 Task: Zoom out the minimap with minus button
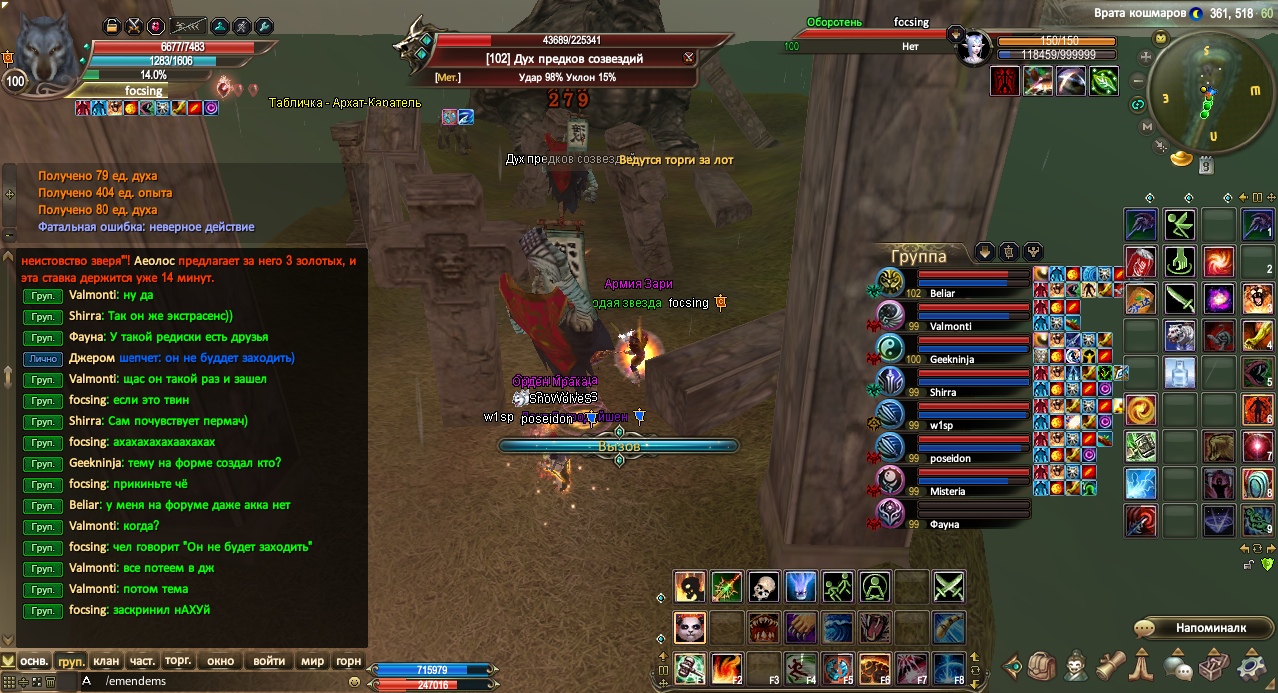[x=1138, y=82]
